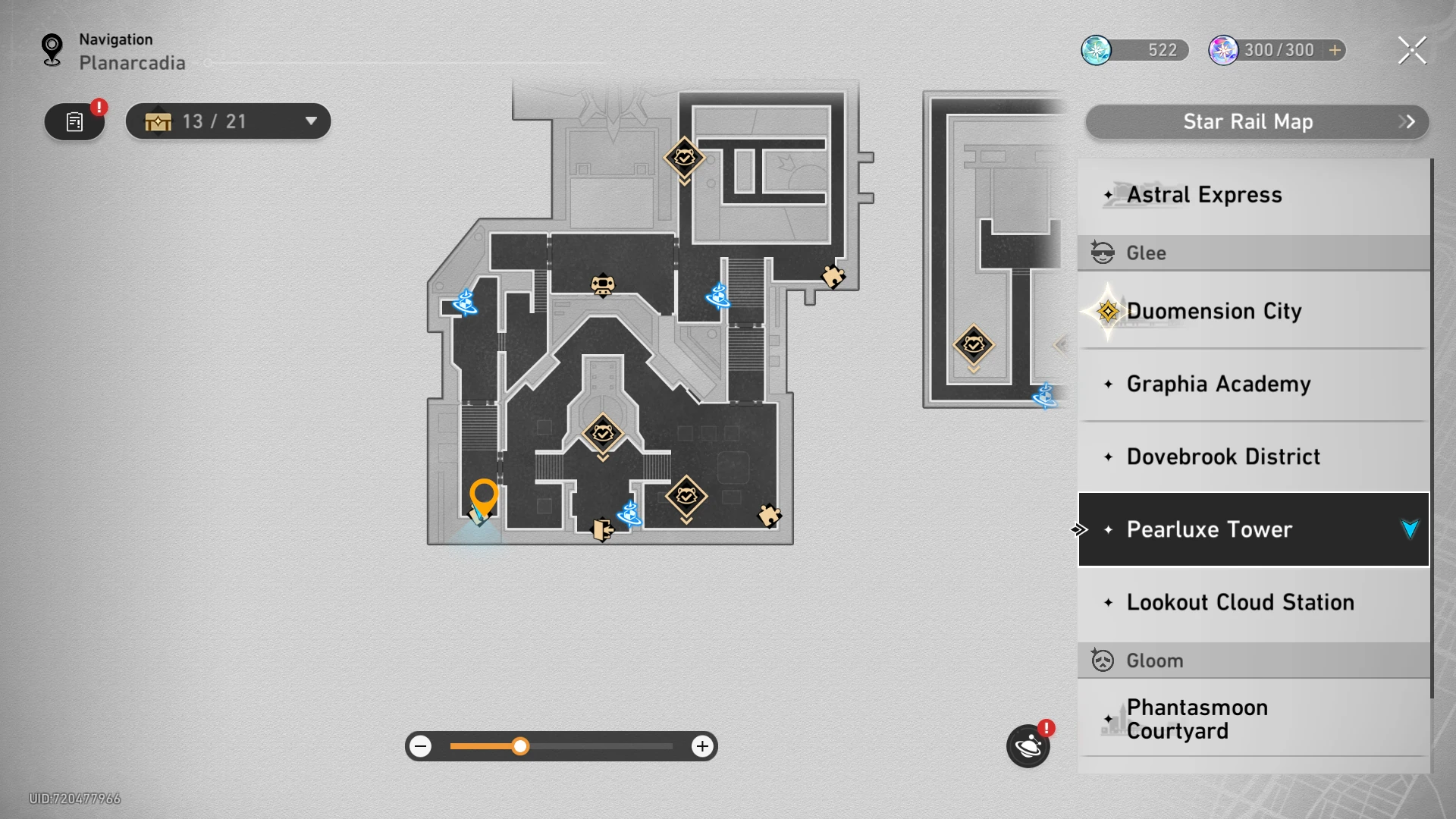
Task: Add Trailblaze Power with the plus button
Action: (1335, 50)
